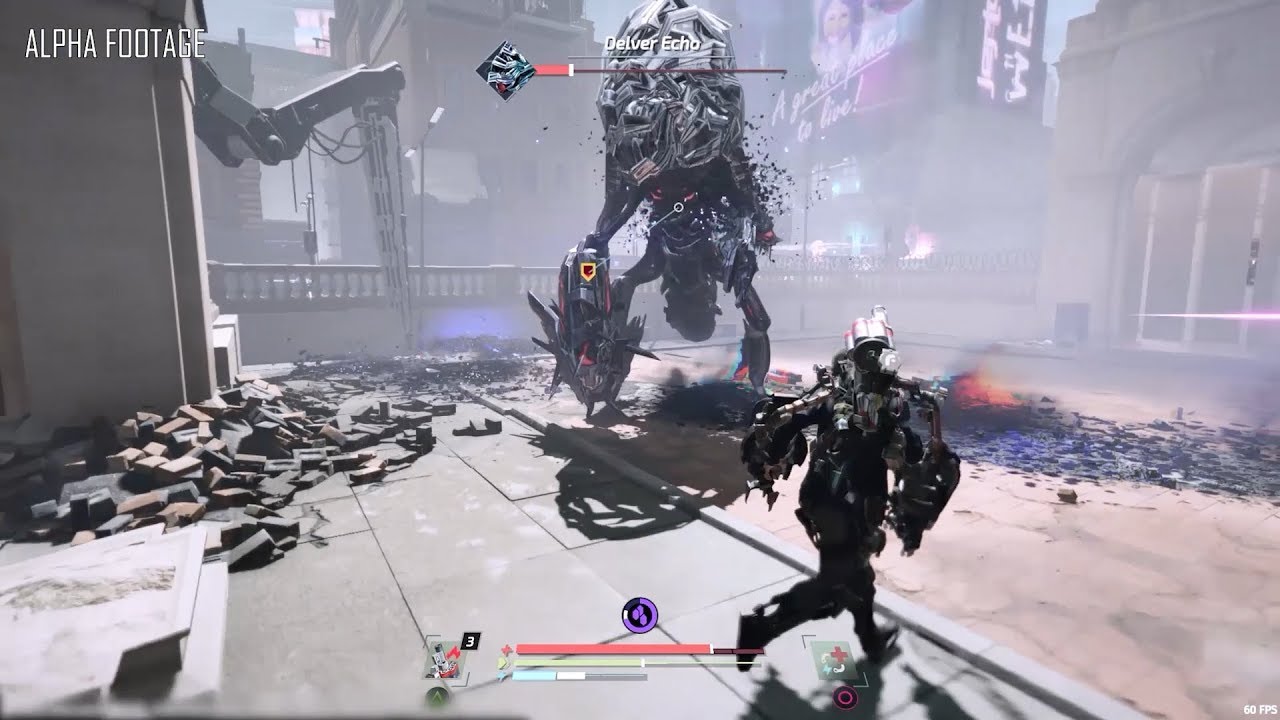Activate the health and energy implant slot

(x=832, y=658)
